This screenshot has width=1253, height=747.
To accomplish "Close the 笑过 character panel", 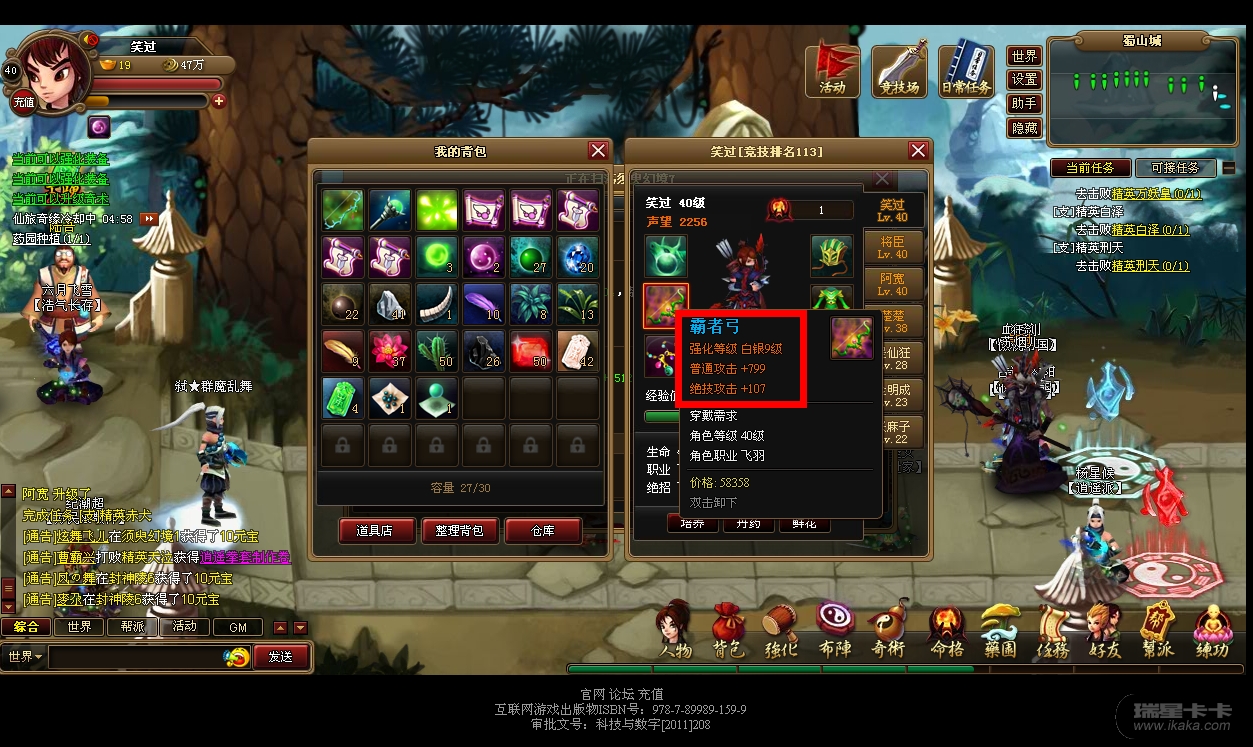I will [918, 151].
